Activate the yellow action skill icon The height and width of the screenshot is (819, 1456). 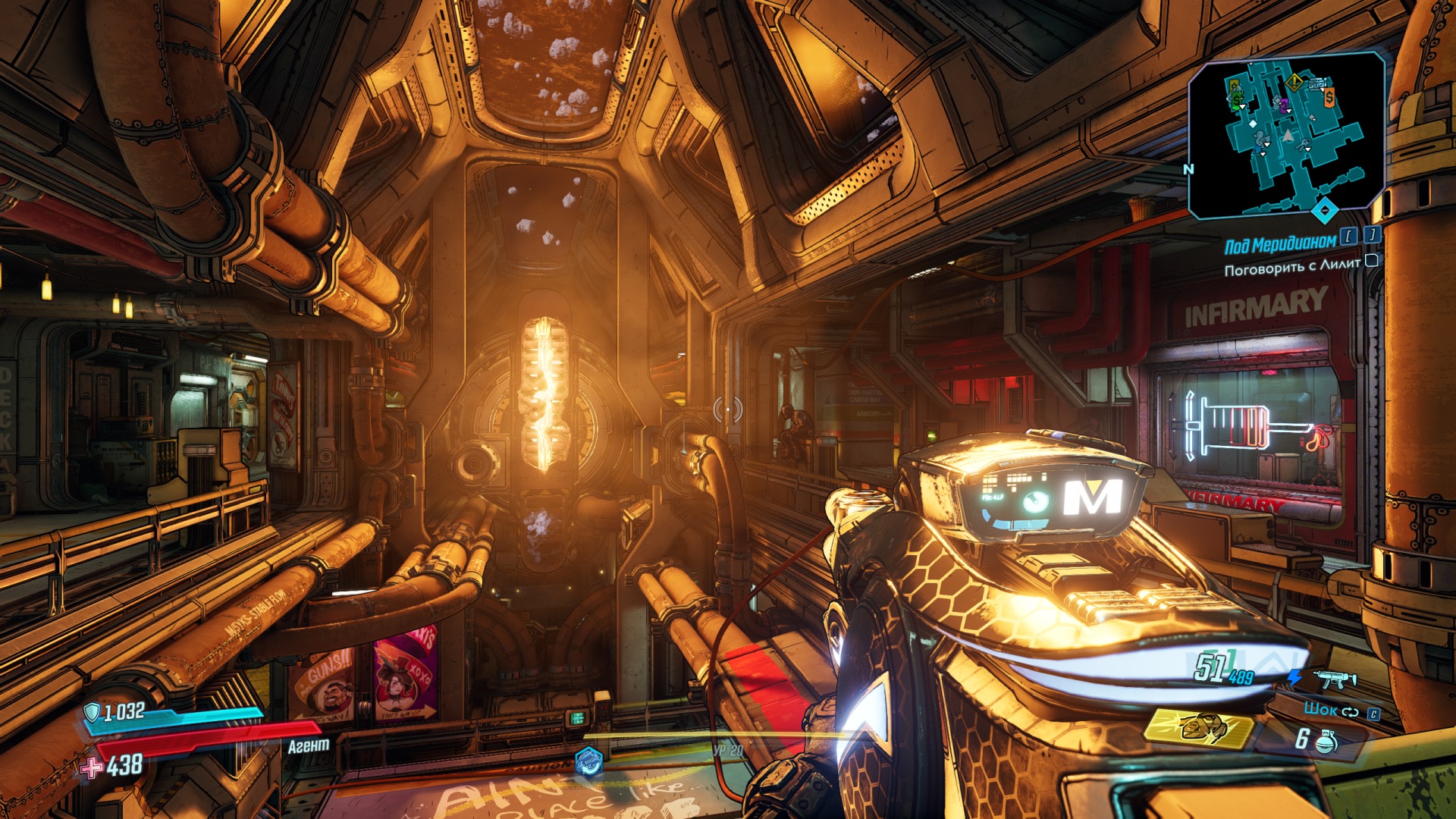(1197, 729)
